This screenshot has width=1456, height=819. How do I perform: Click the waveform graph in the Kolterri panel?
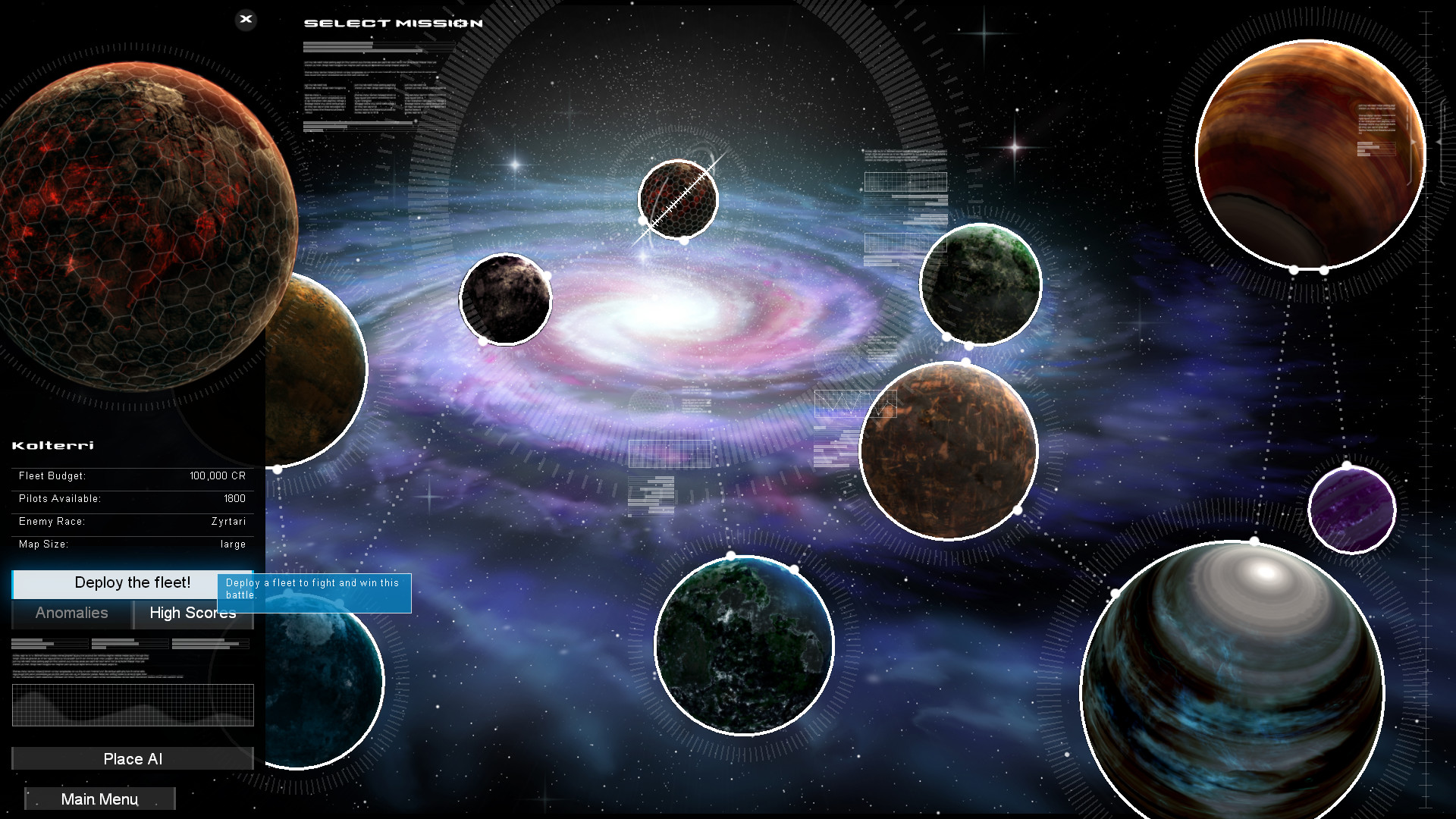pos(133,704)
